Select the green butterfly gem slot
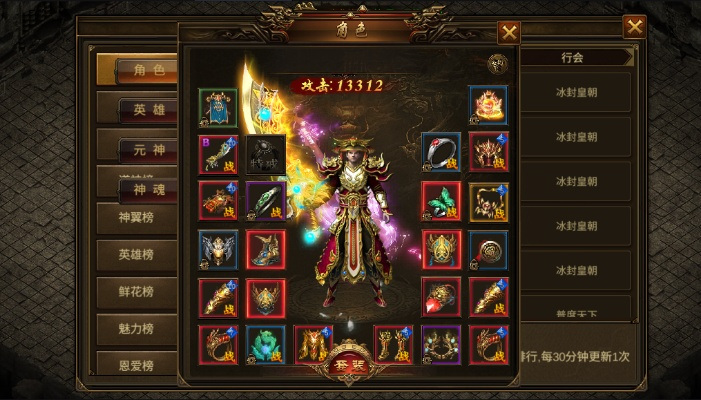Viewport: 701px width, 400px height. tap(440, 200)
